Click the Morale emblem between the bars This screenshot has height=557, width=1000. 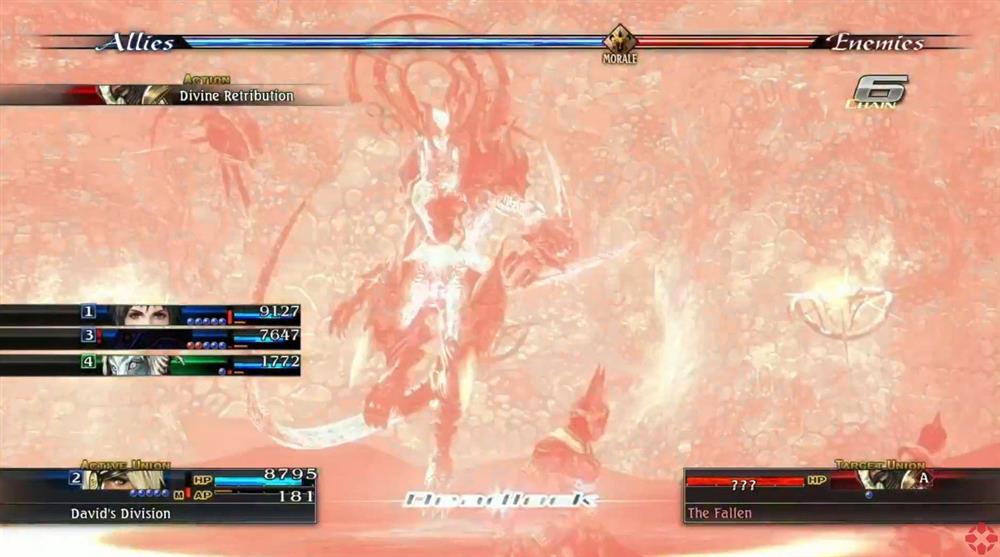620,42
